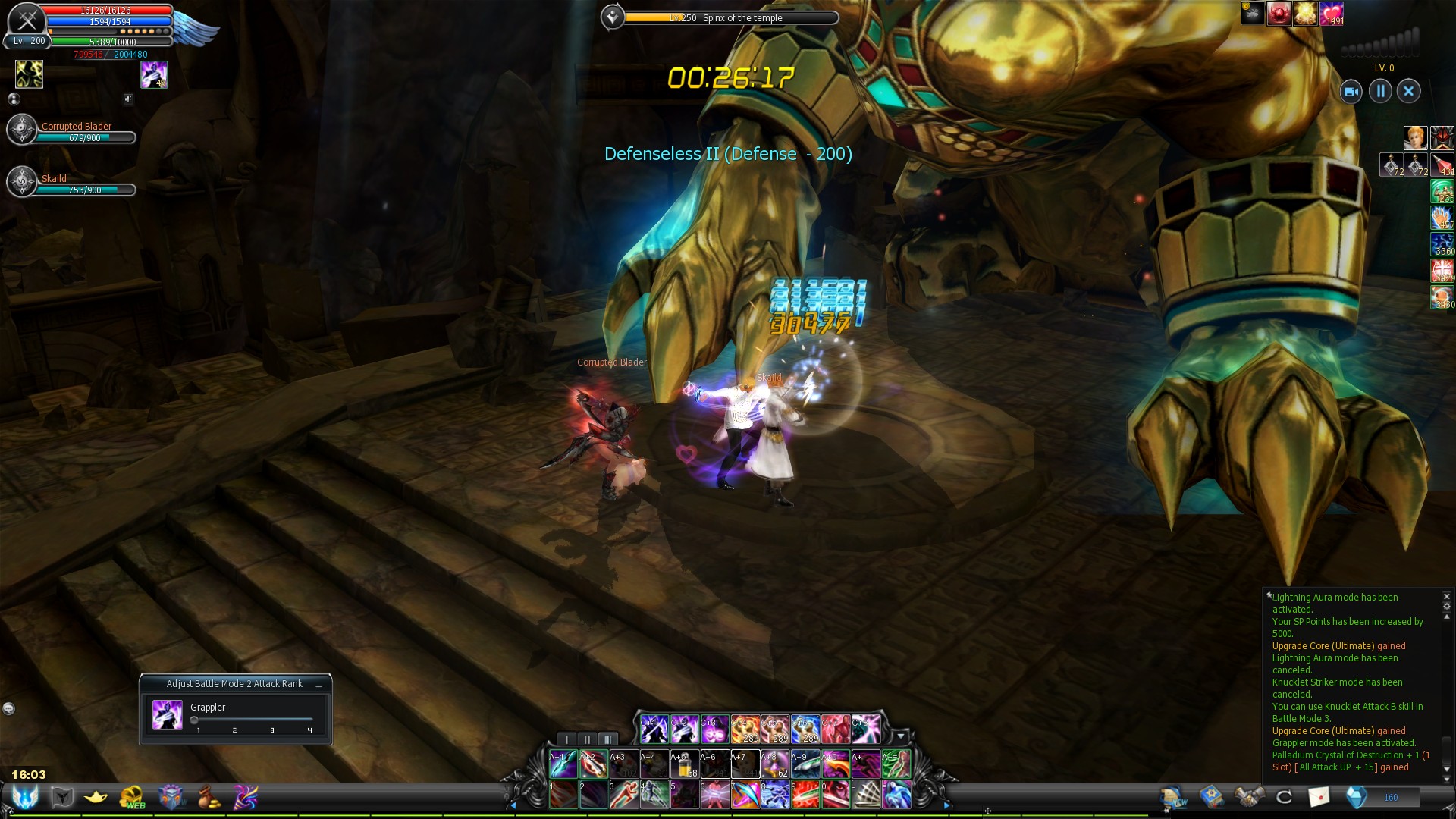
Task: Select the winged emblem icon at bottom left
Action: 25,797
